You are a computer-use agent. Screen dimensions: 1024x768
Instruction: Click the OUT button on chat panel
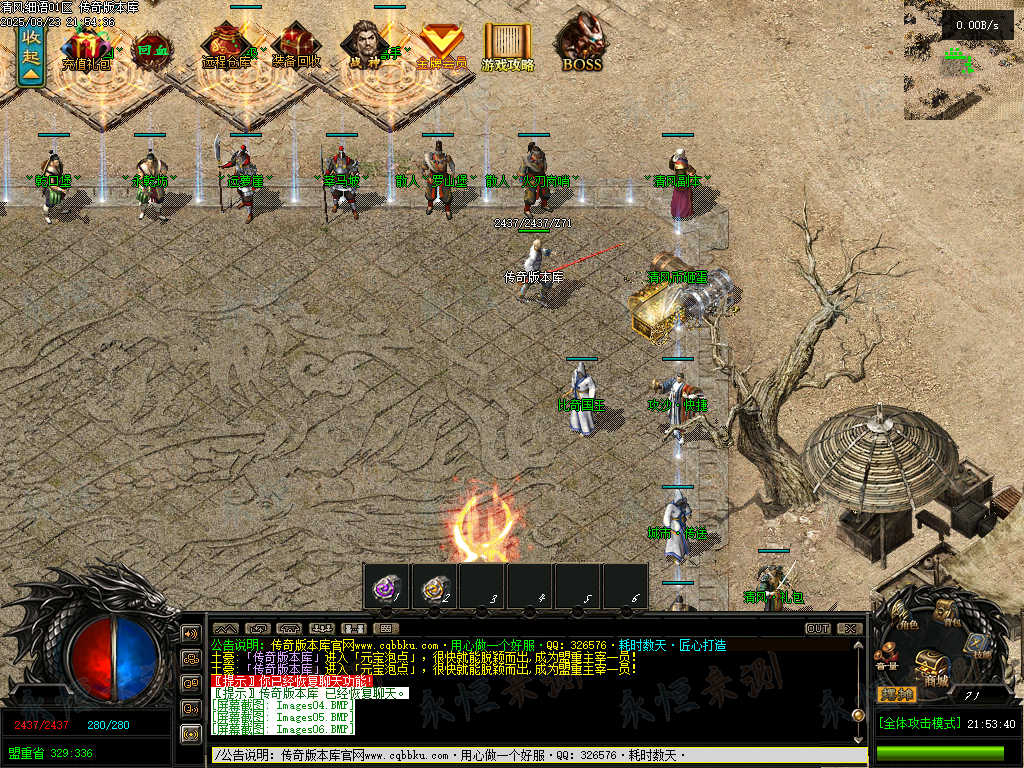(x=818, y=629)
